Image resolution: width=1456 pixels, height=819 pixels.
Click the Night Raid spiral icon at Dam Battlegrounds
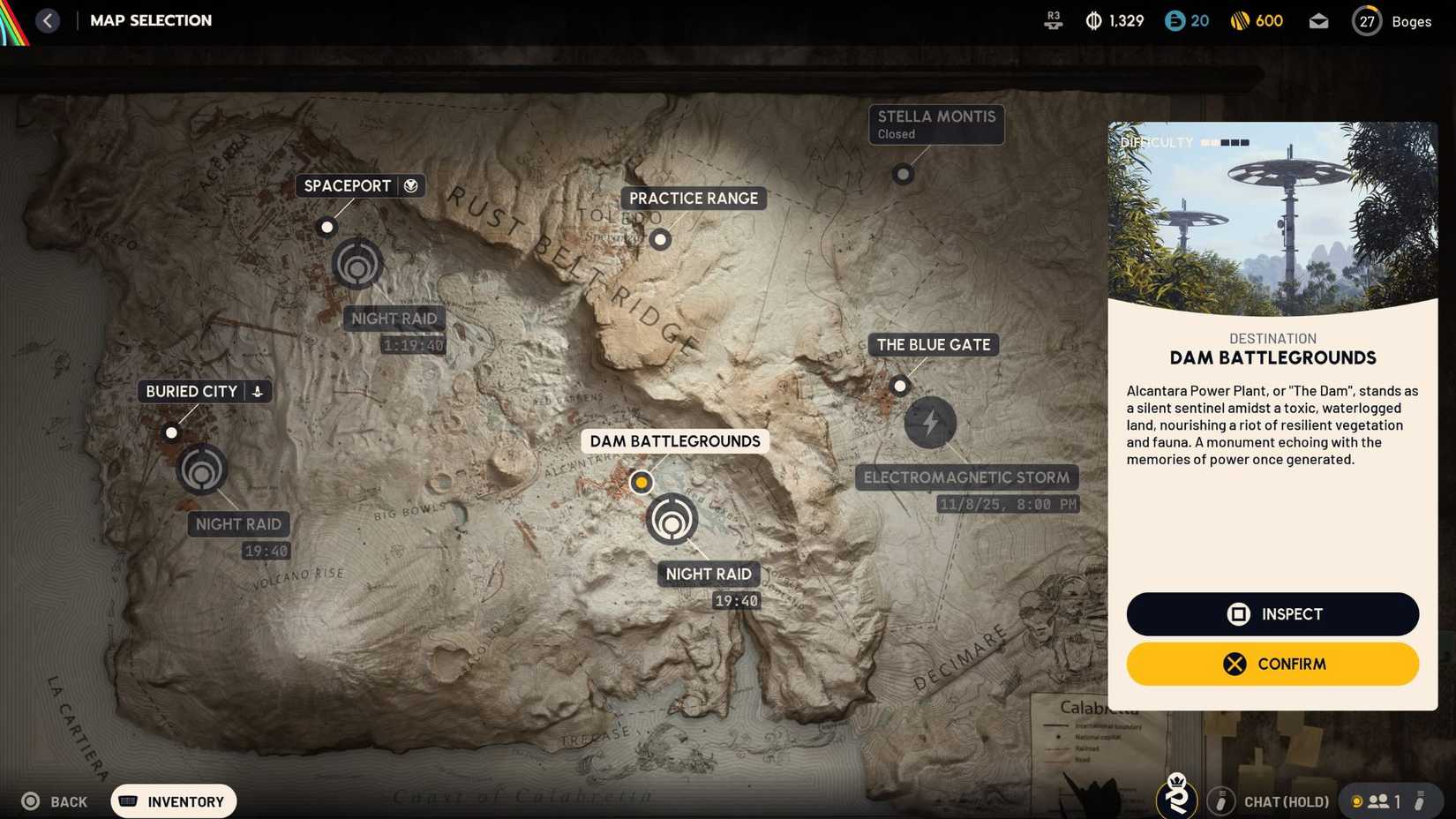[672, 521]
